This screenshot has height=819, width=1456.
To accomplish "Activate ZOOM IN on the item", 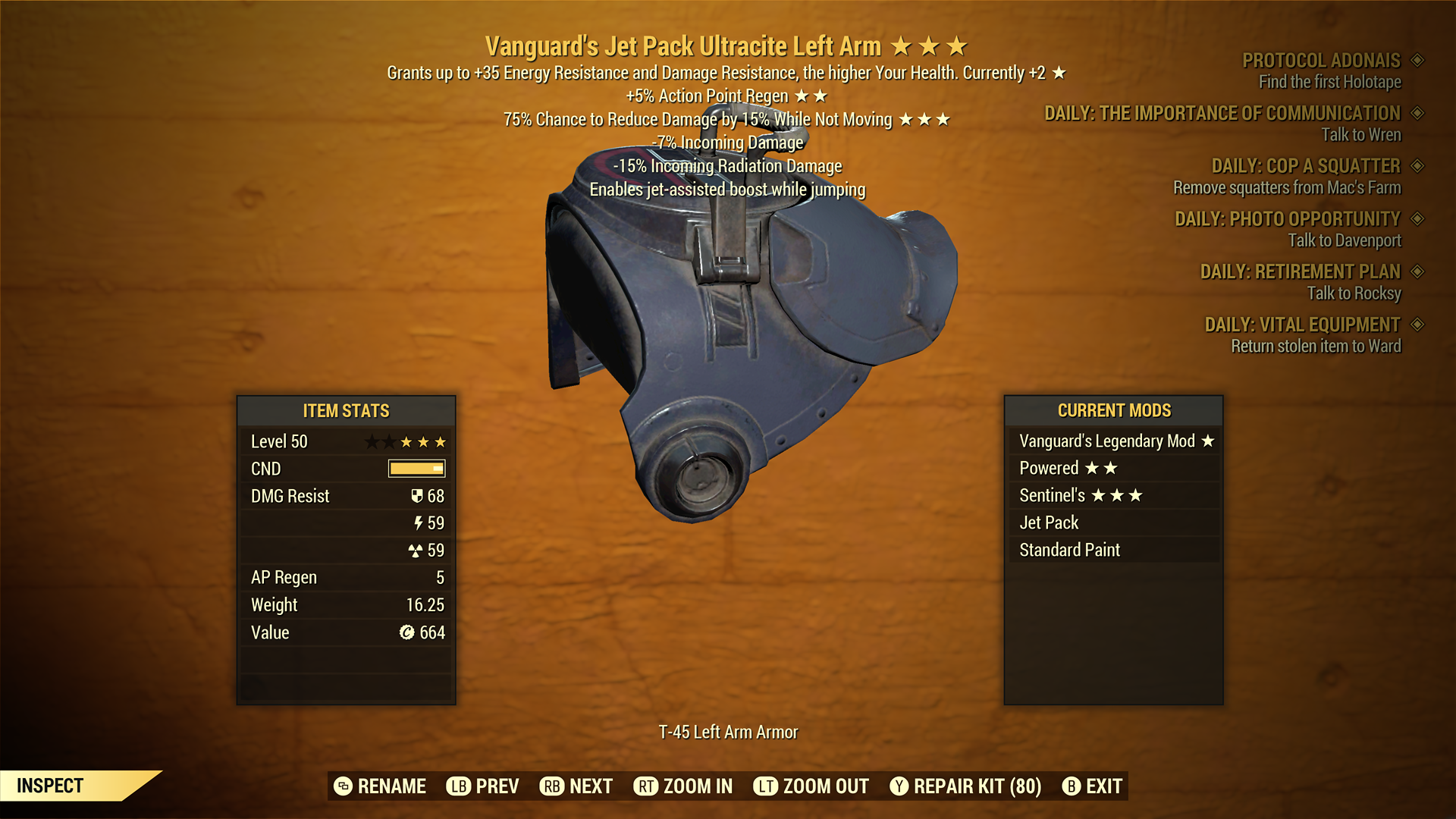I will (683, 786).
